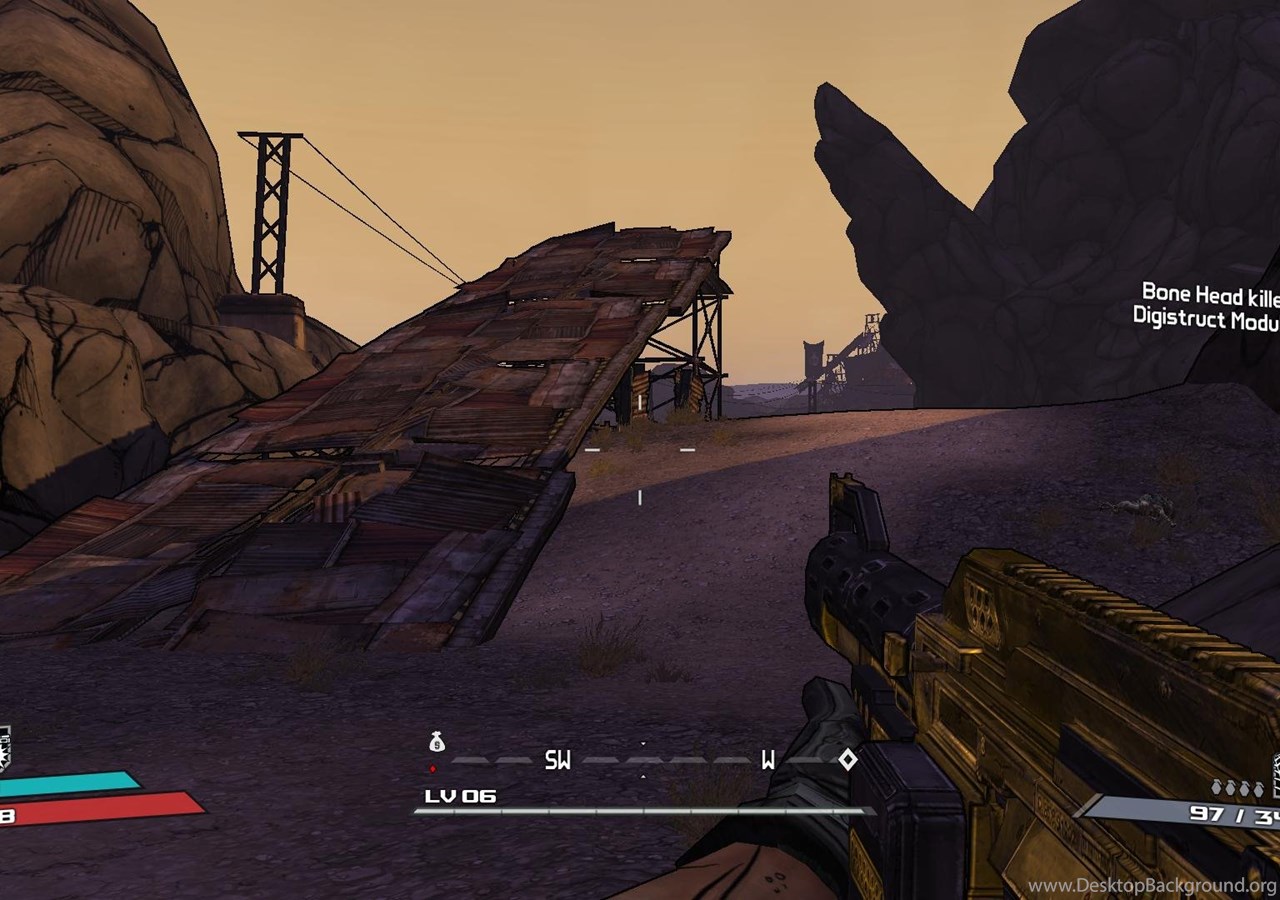This screenshot has width=1280, height=900.
Task: Open the DesktopBackground.org watermark link
Action: click(1152, 885)
